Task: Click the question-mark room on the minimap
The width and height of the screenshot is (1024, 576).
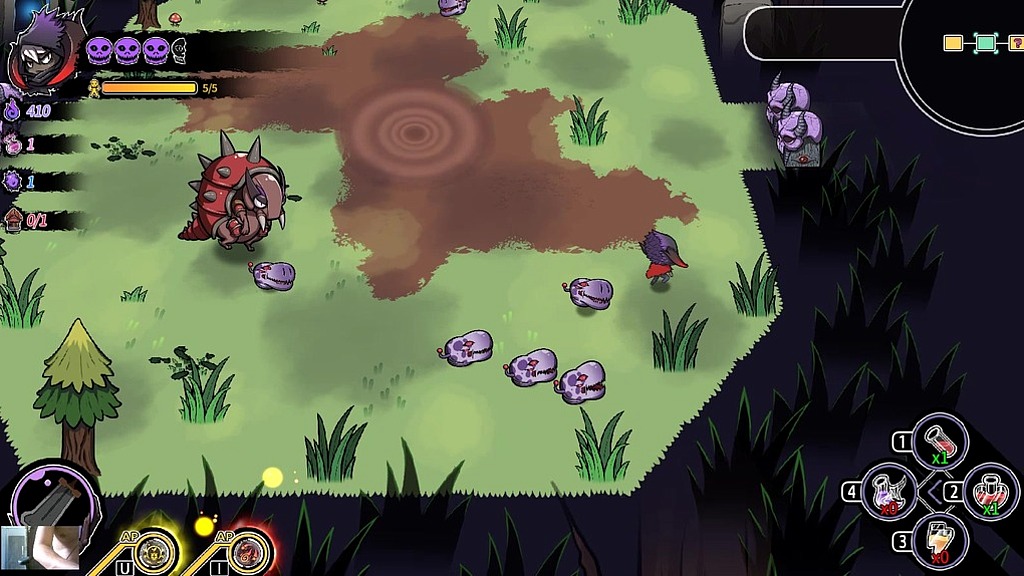Action: [1016, 43]
